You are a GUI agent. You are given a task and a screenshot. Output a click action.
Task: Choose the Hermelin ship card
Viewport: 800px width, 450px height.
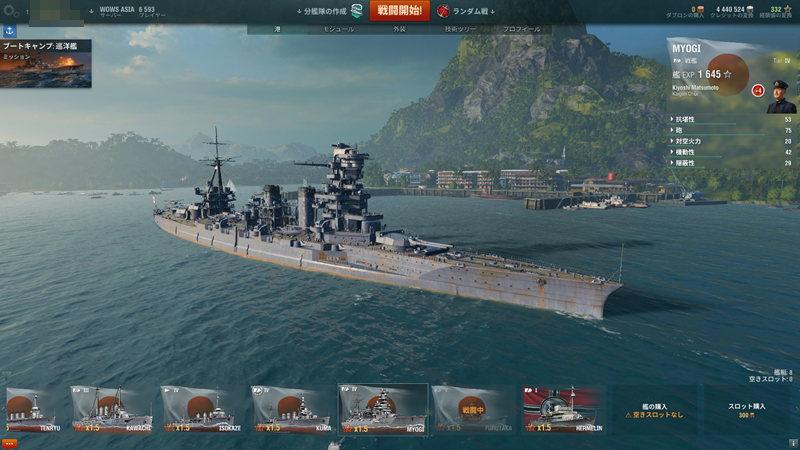point(561,410)
